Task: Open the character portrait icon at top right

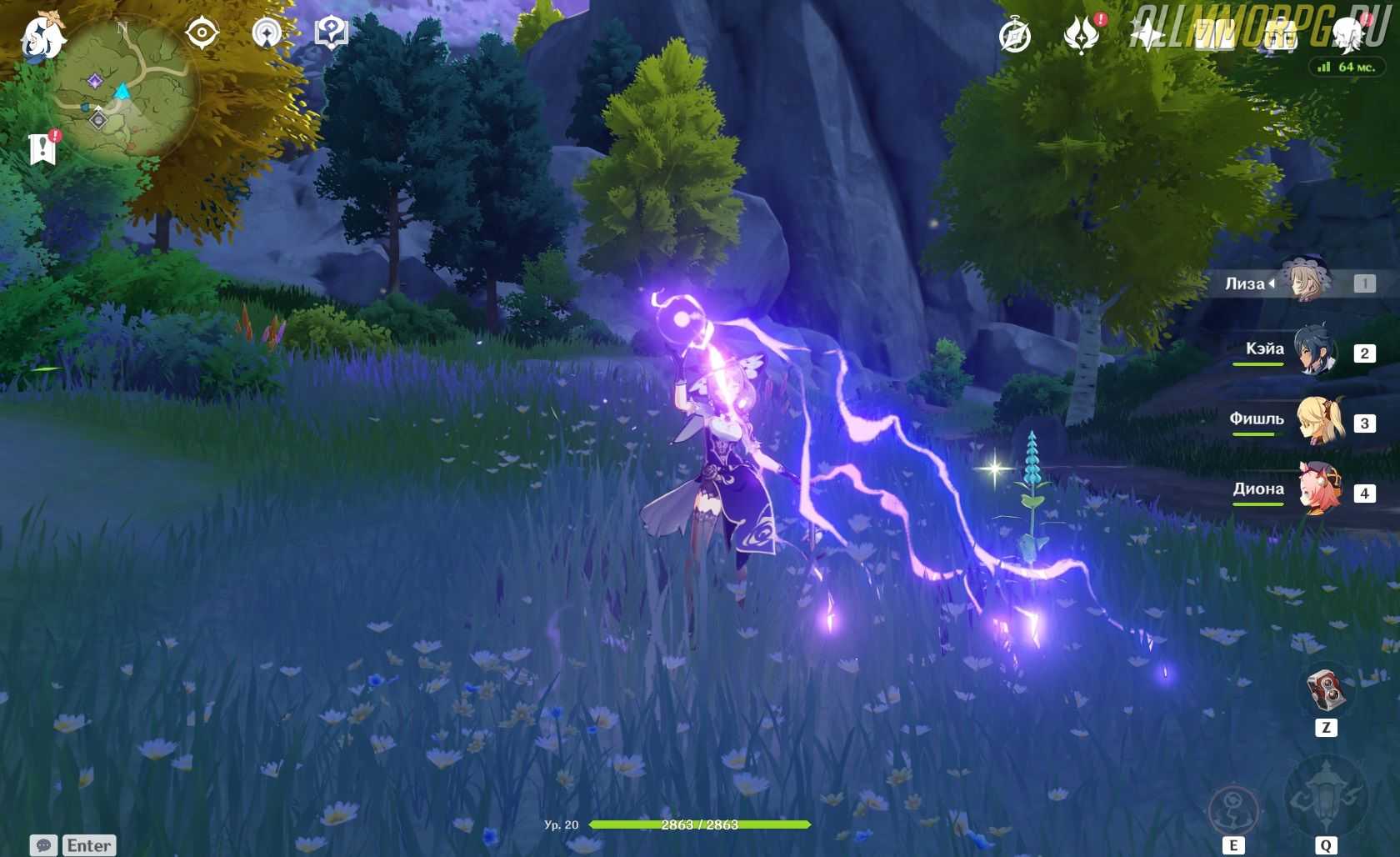Action: point(1347,33)
